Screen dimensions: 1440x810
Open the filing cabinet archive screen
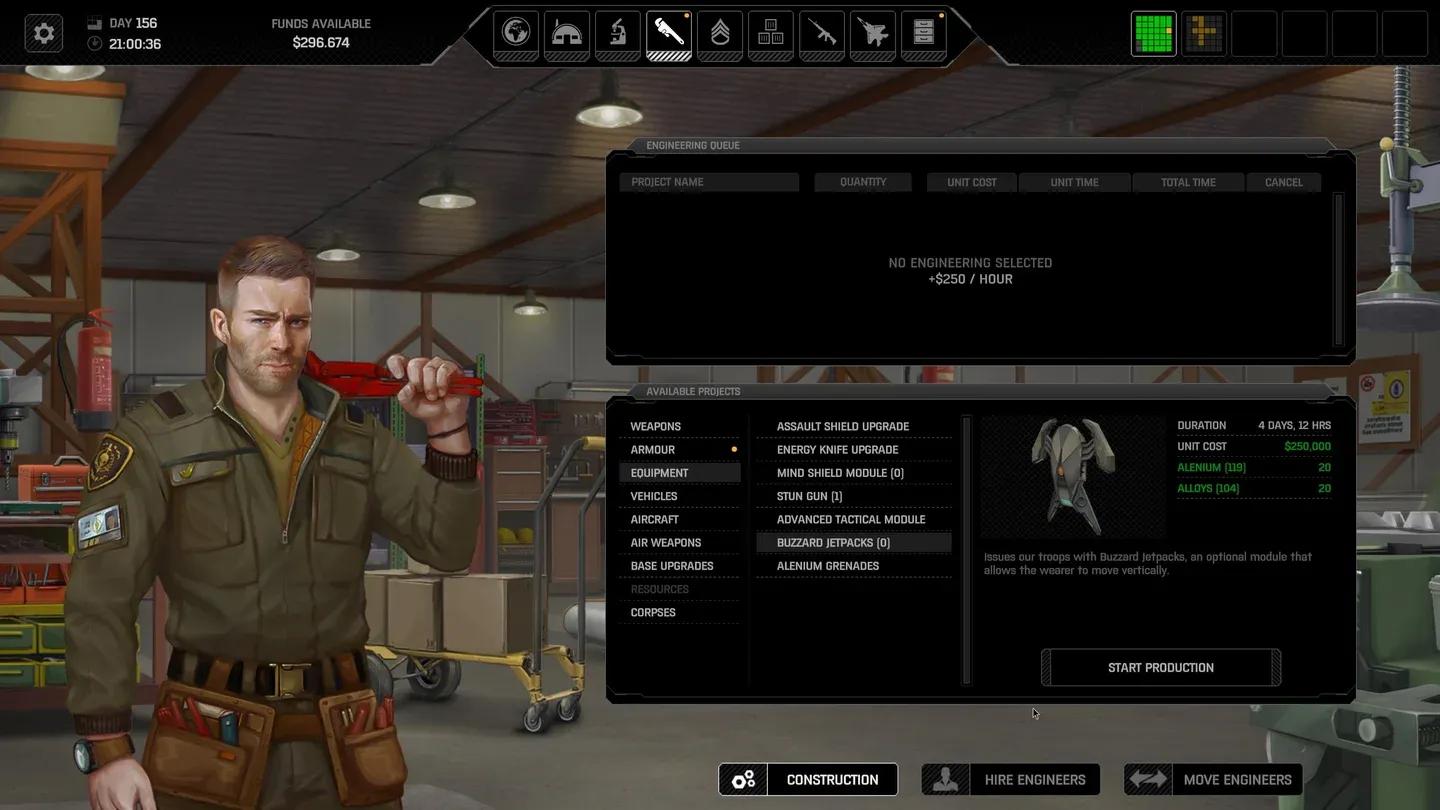tap(924, 33)
